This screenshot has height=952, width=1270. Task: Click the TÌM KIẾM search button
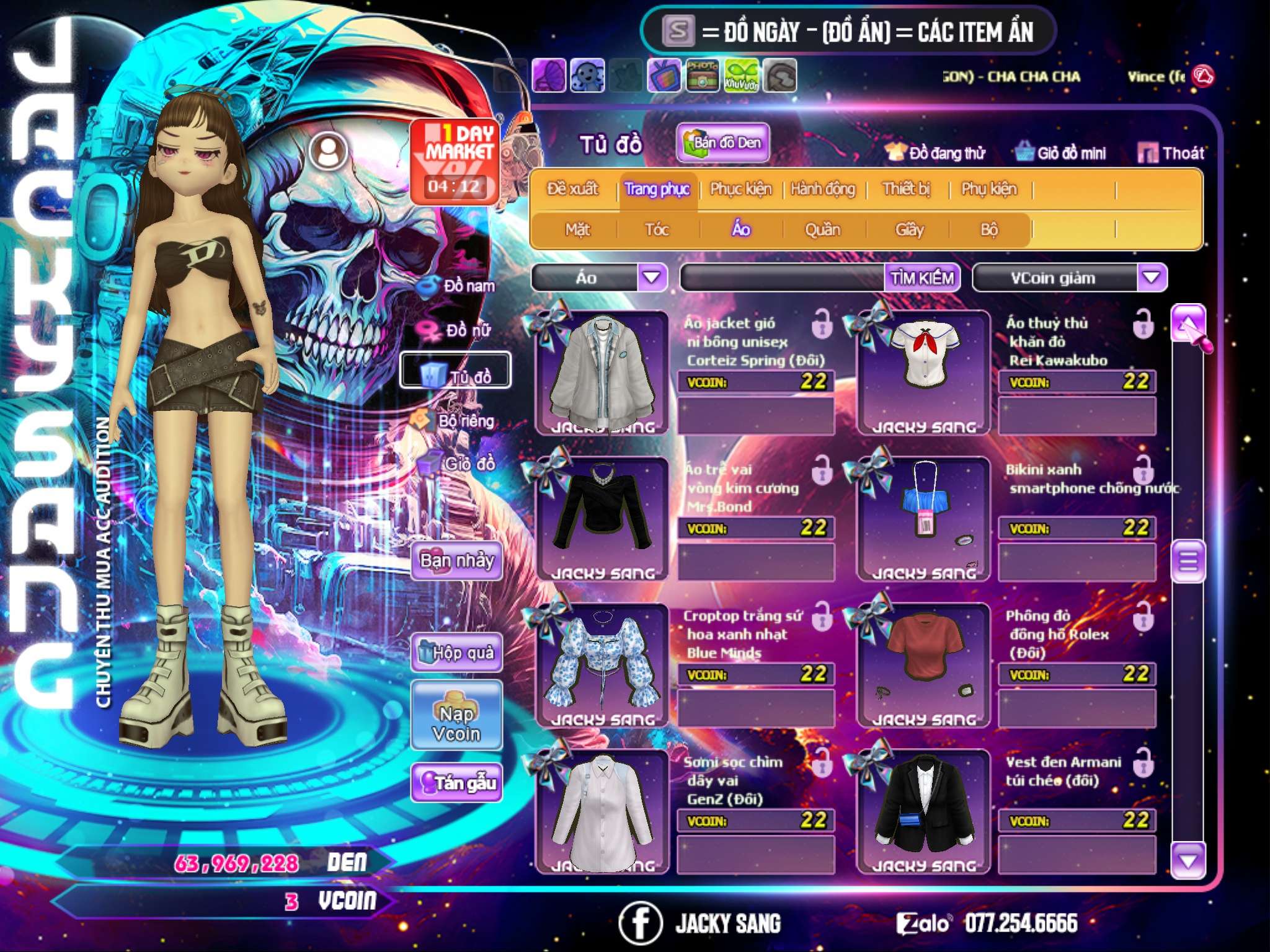coord(921,278)
